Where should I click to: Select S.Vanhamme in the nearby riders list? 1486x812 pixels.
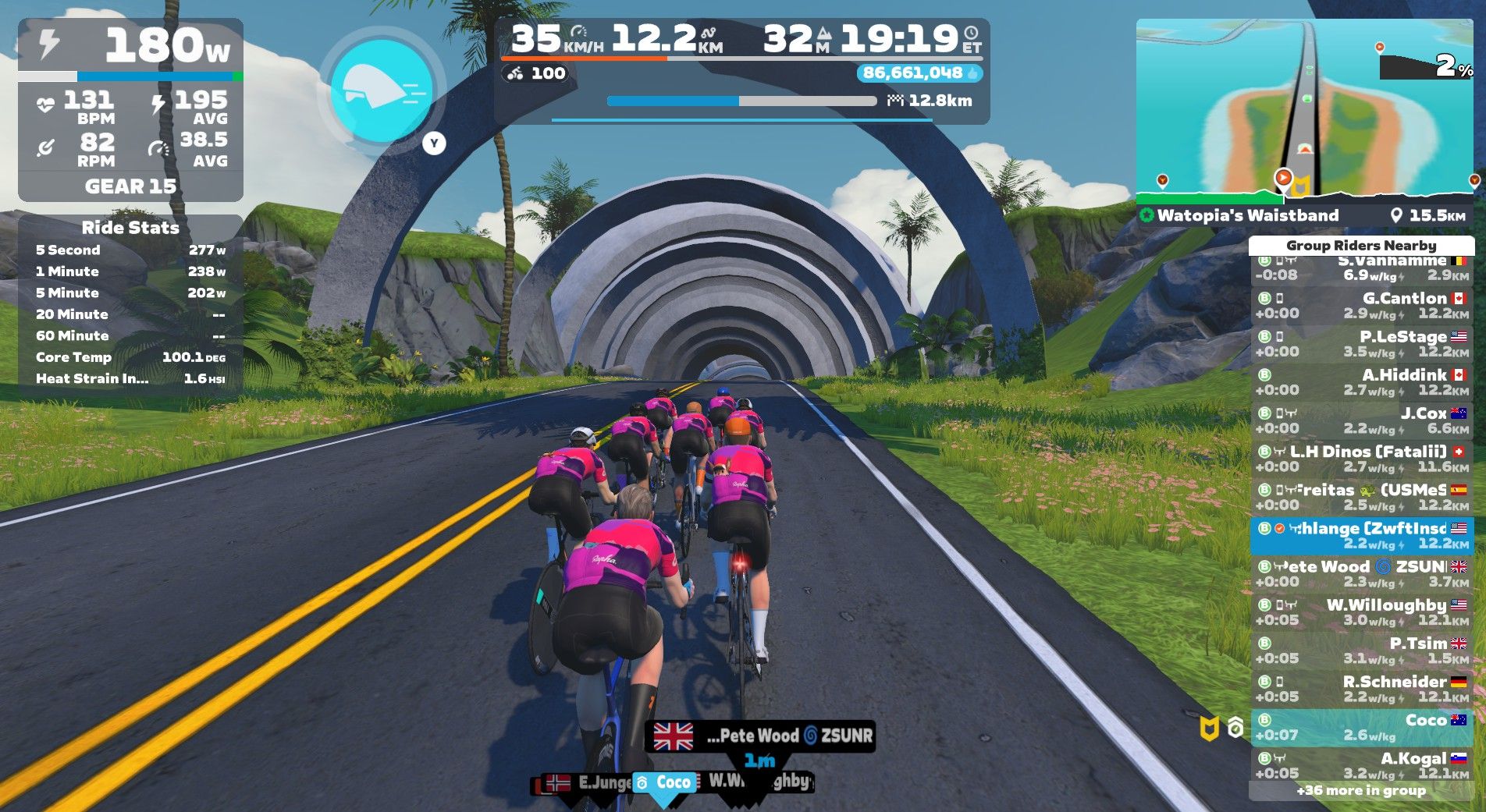click(x=1361, y=269)
